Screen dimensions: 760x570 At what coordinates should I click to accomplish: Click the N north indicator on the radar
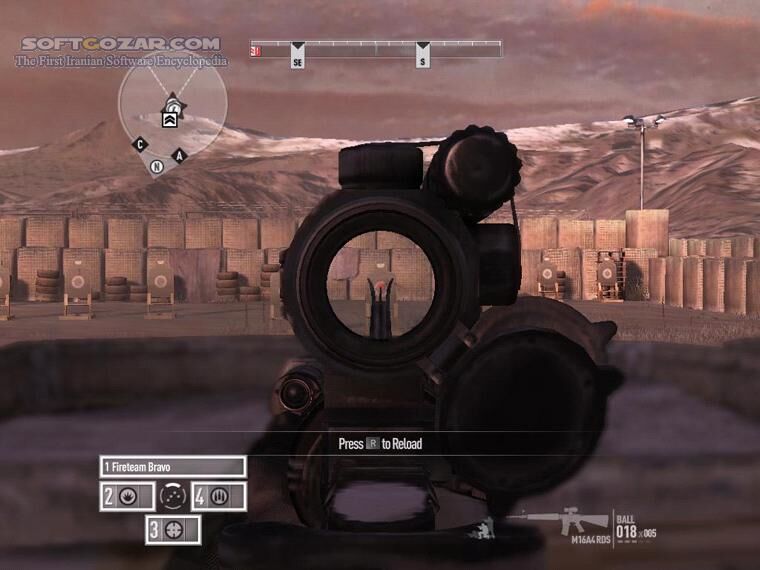pyautogui.click(x=157, y=167)
